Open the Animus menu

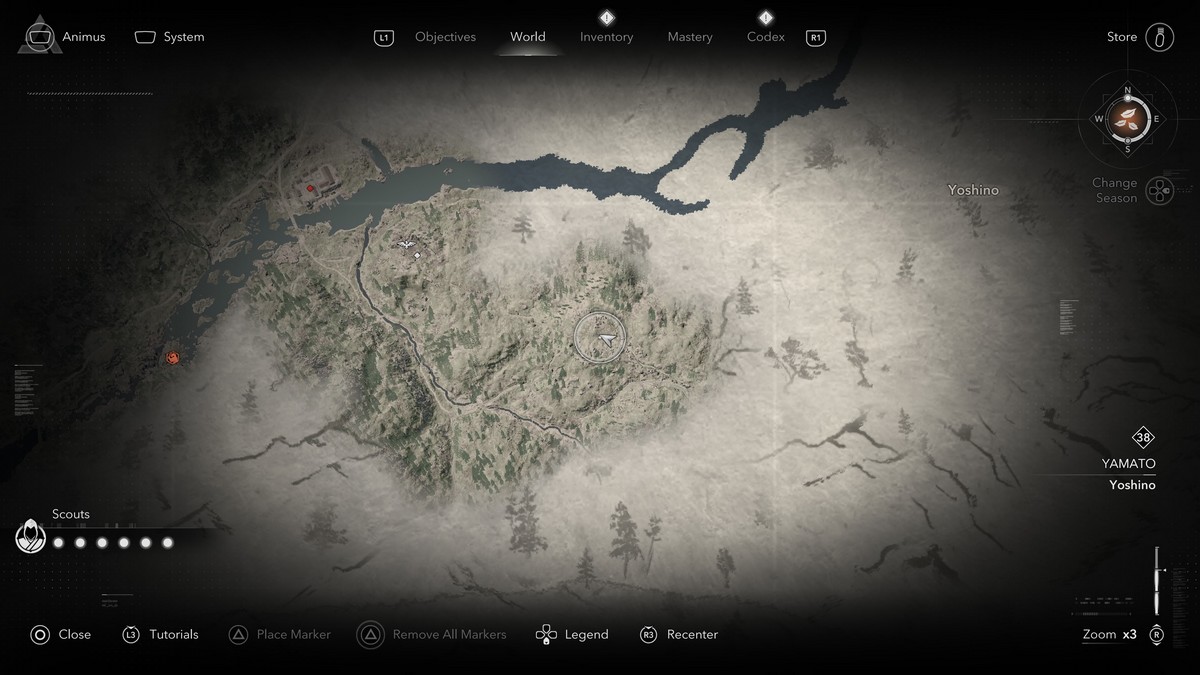point(66,37)
